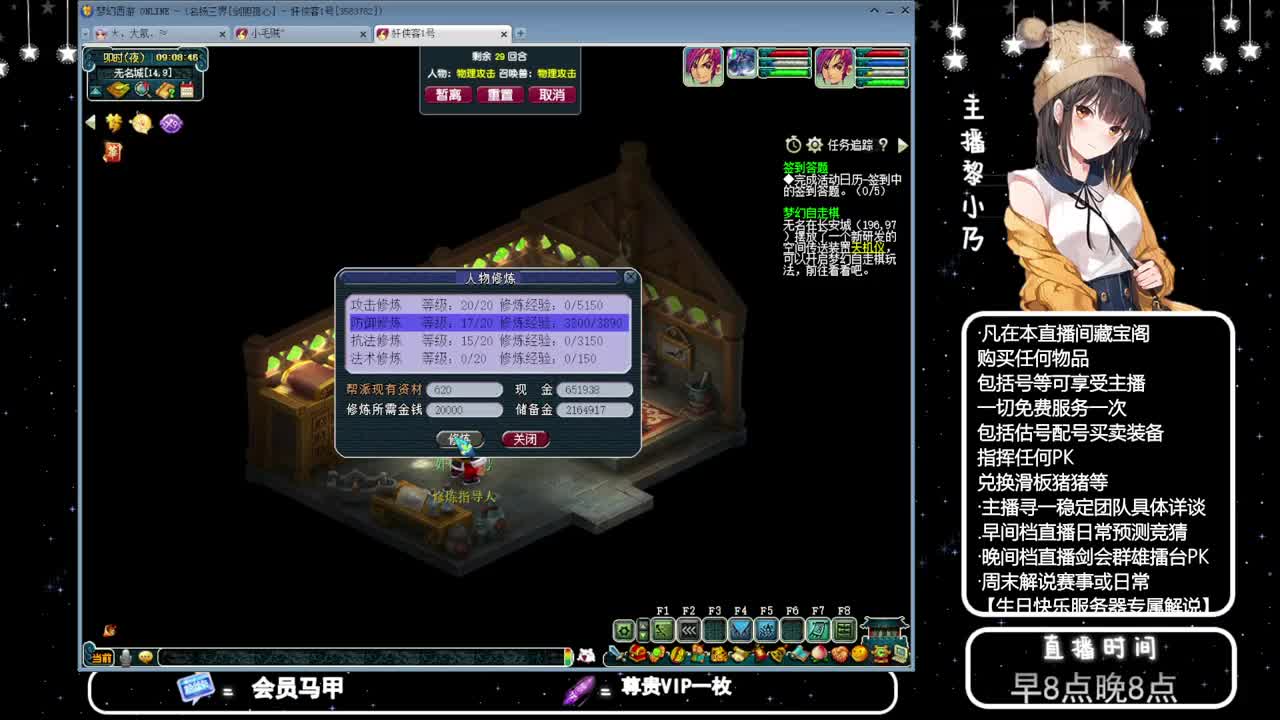Screen dimensions: 1280x720
Task: Click the 修炼 button to train
Action: click(461, 439)
